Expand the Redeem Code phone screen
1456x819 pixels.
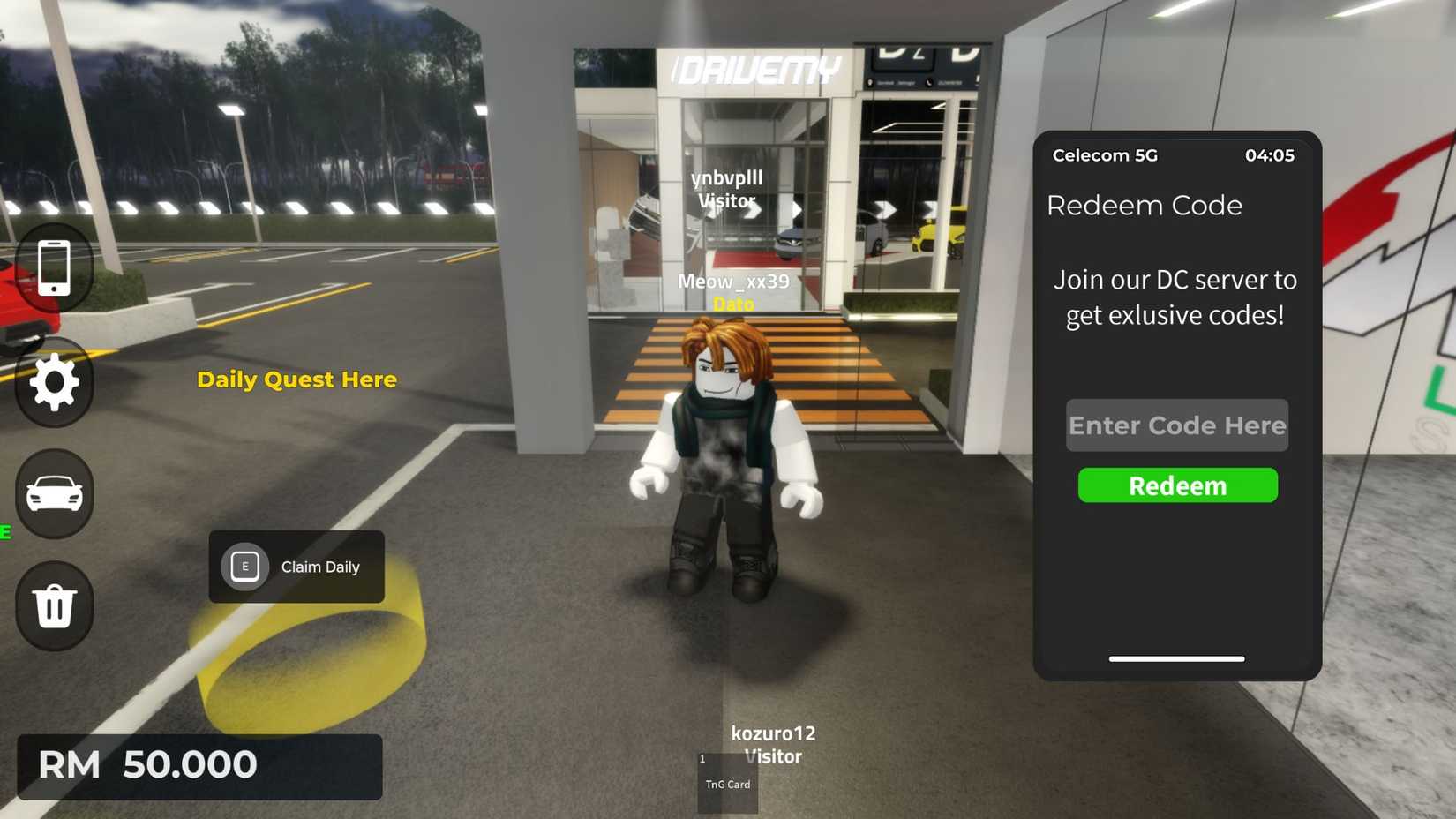click(x=1176, y=406)
